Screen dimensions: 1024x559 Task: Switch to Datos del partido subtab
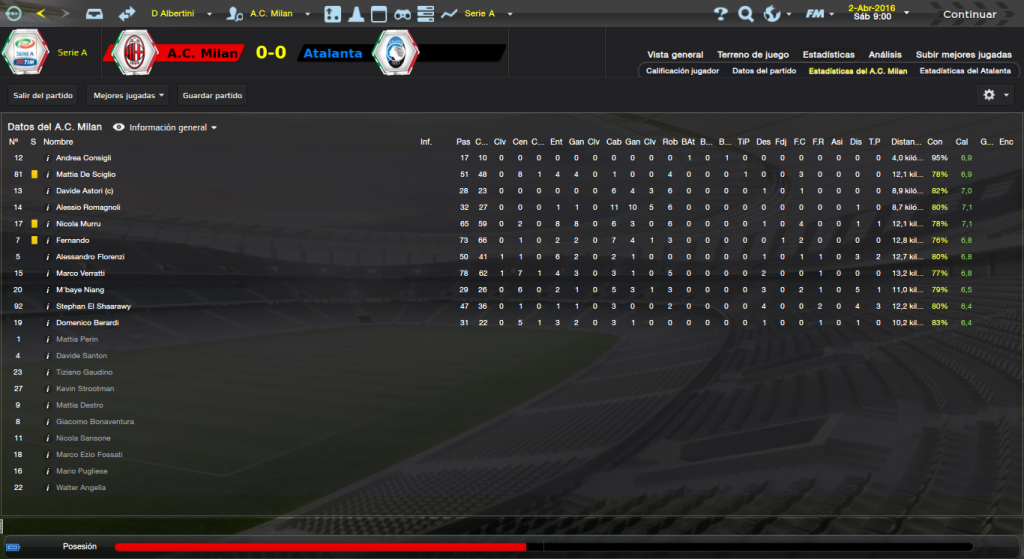[x=764, y=71]
